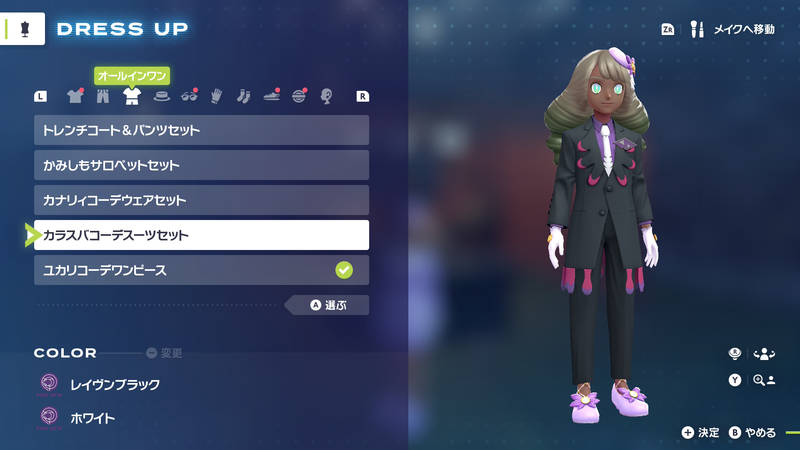The height and width of the screenshot is (450, 800).
Task: Choose the かみしもサロペットセット outfit
Action: pos(201,165)
